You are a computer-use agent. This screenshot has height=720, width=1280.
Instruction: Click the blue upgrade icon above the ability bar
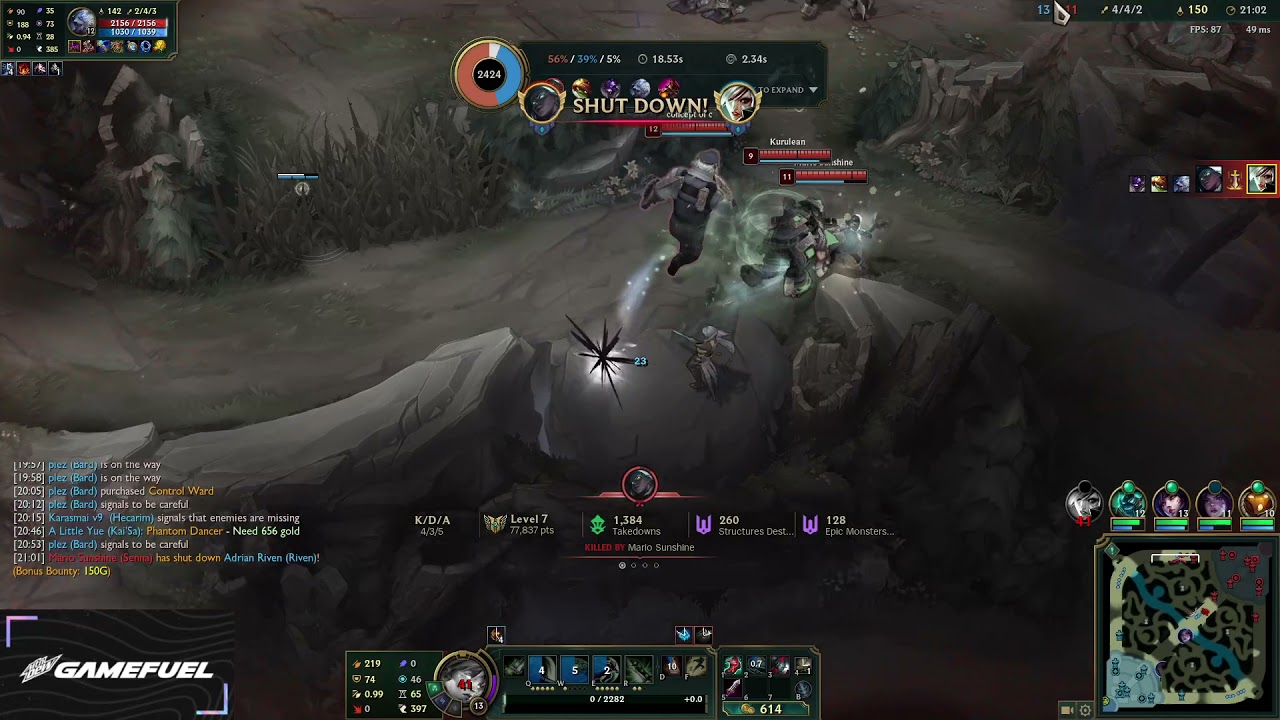pyautogui.click(x=684, y=634)
